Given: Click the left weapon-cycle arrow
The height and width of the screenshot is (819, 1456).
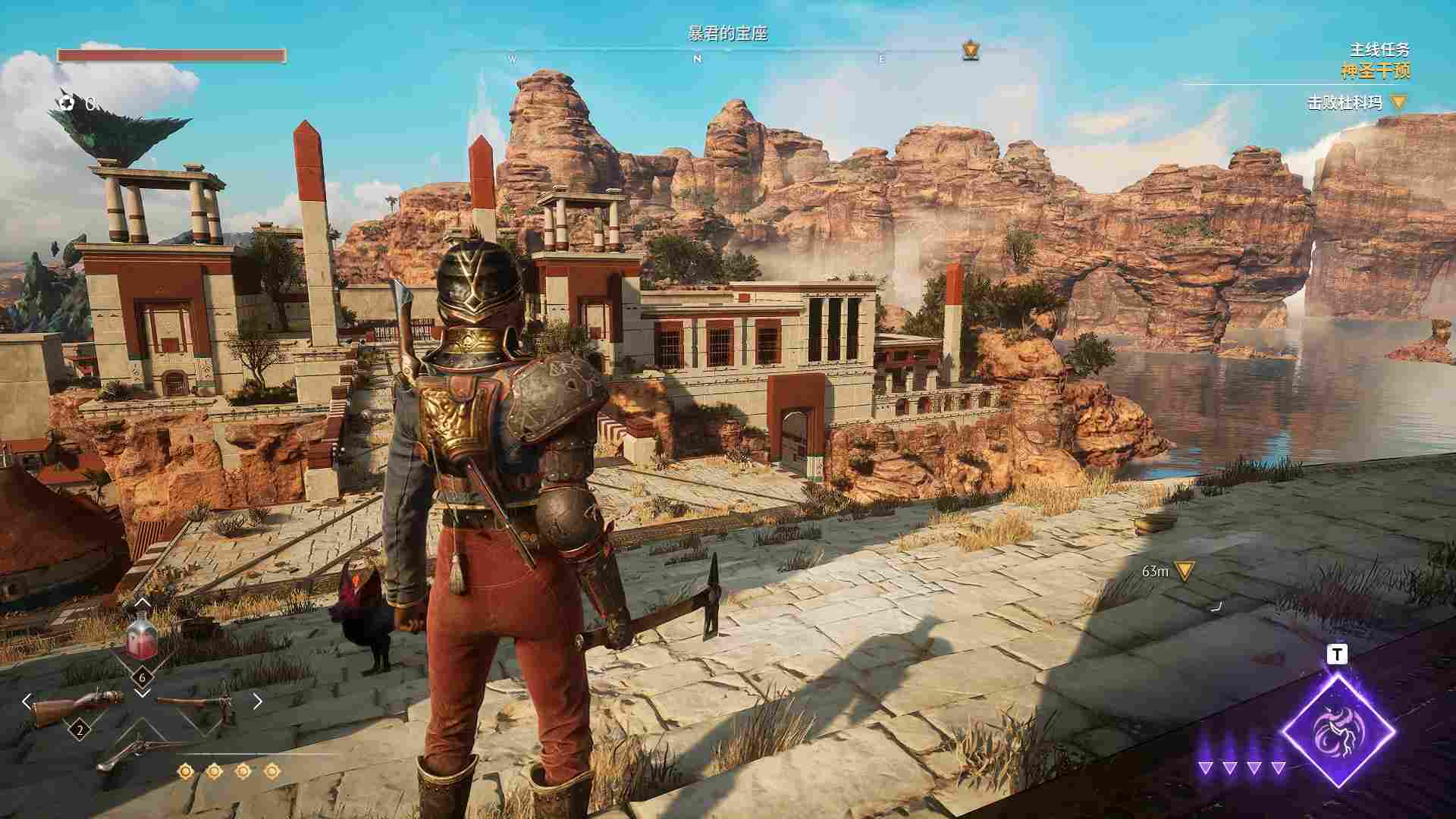Looking at the screenshot, I should click(x=27, y=701).
